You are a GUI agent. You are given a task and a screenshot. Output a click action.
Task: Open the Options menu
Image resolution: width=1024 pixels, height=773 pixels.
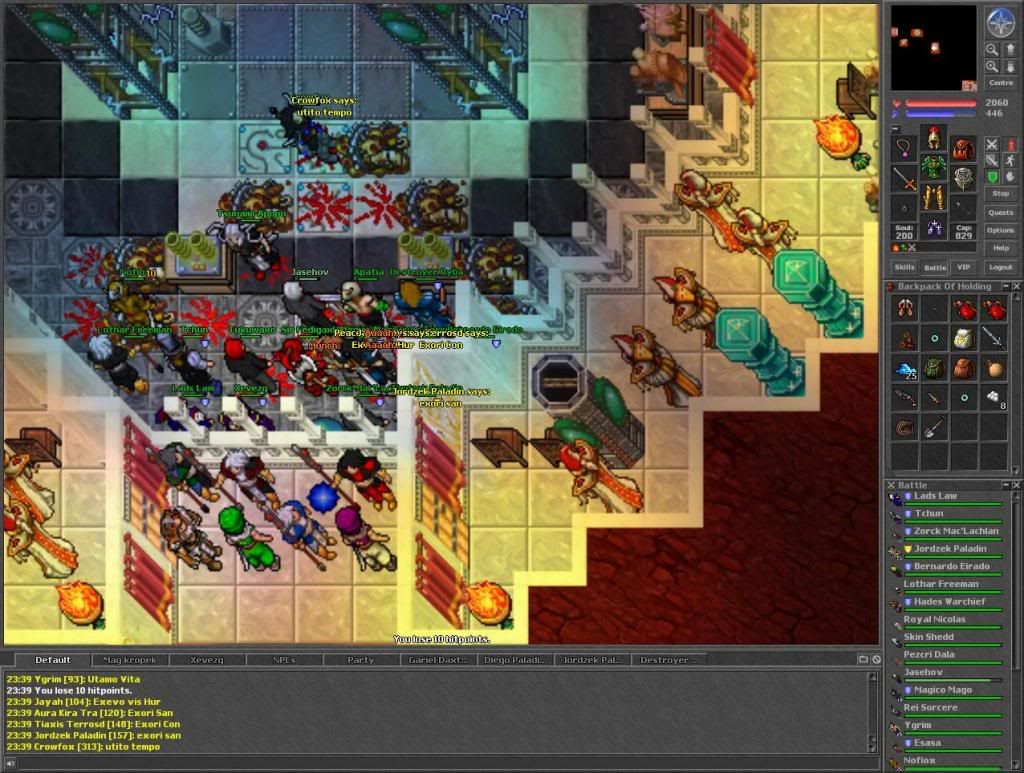click(x=1000, y=230)
